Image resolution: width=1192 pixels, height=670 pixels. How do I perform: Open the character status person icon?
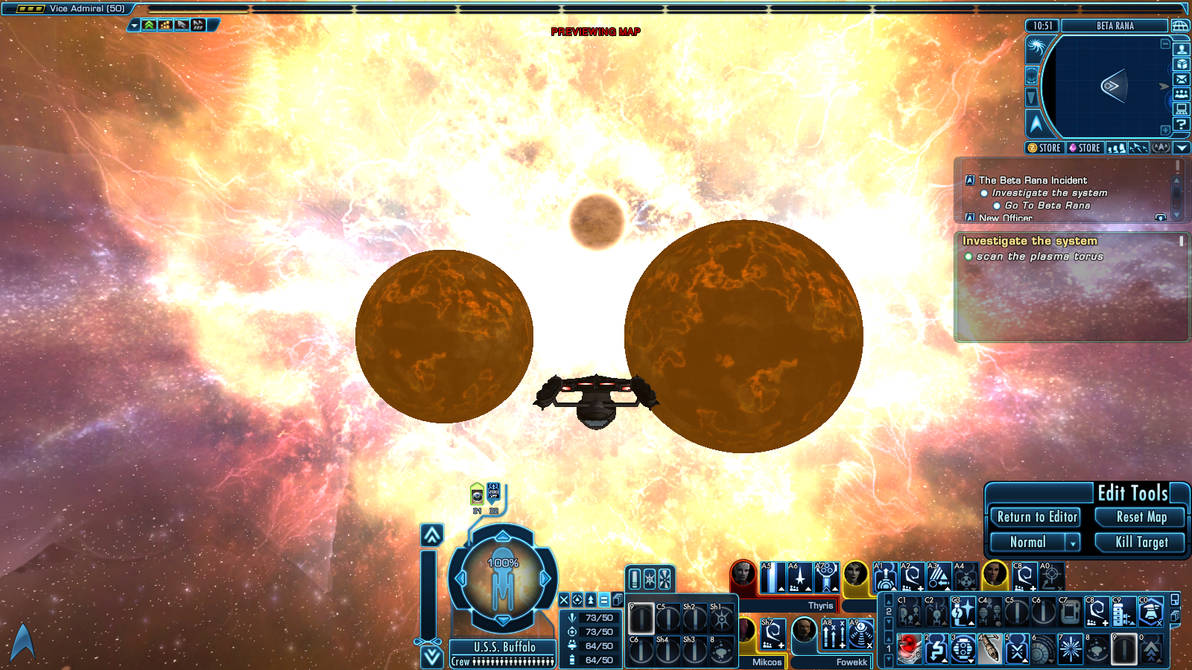pyautogui.click(x=1181, y=49)
